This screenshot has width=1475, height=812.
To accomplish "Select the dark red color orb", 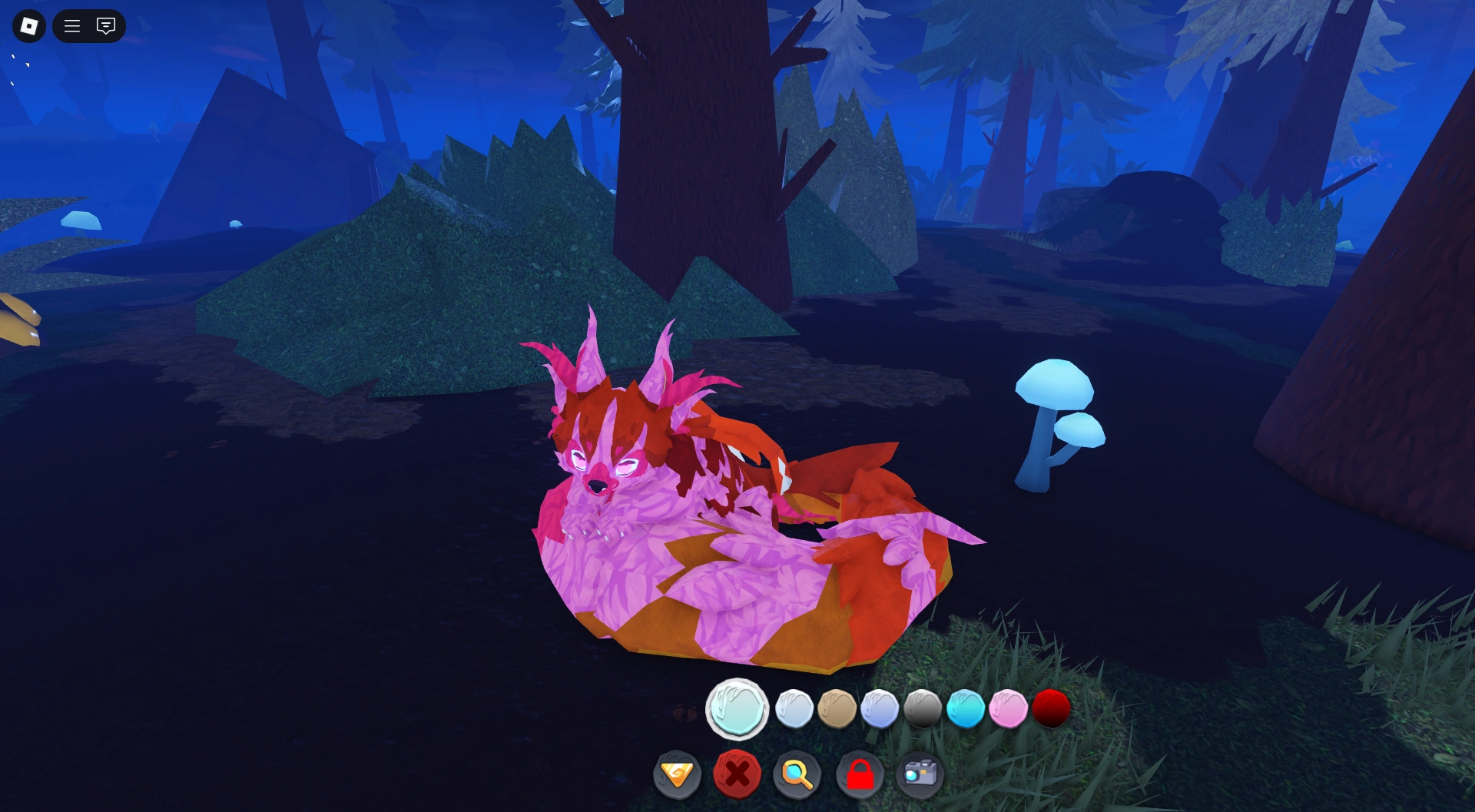I will coord(1052,710).
